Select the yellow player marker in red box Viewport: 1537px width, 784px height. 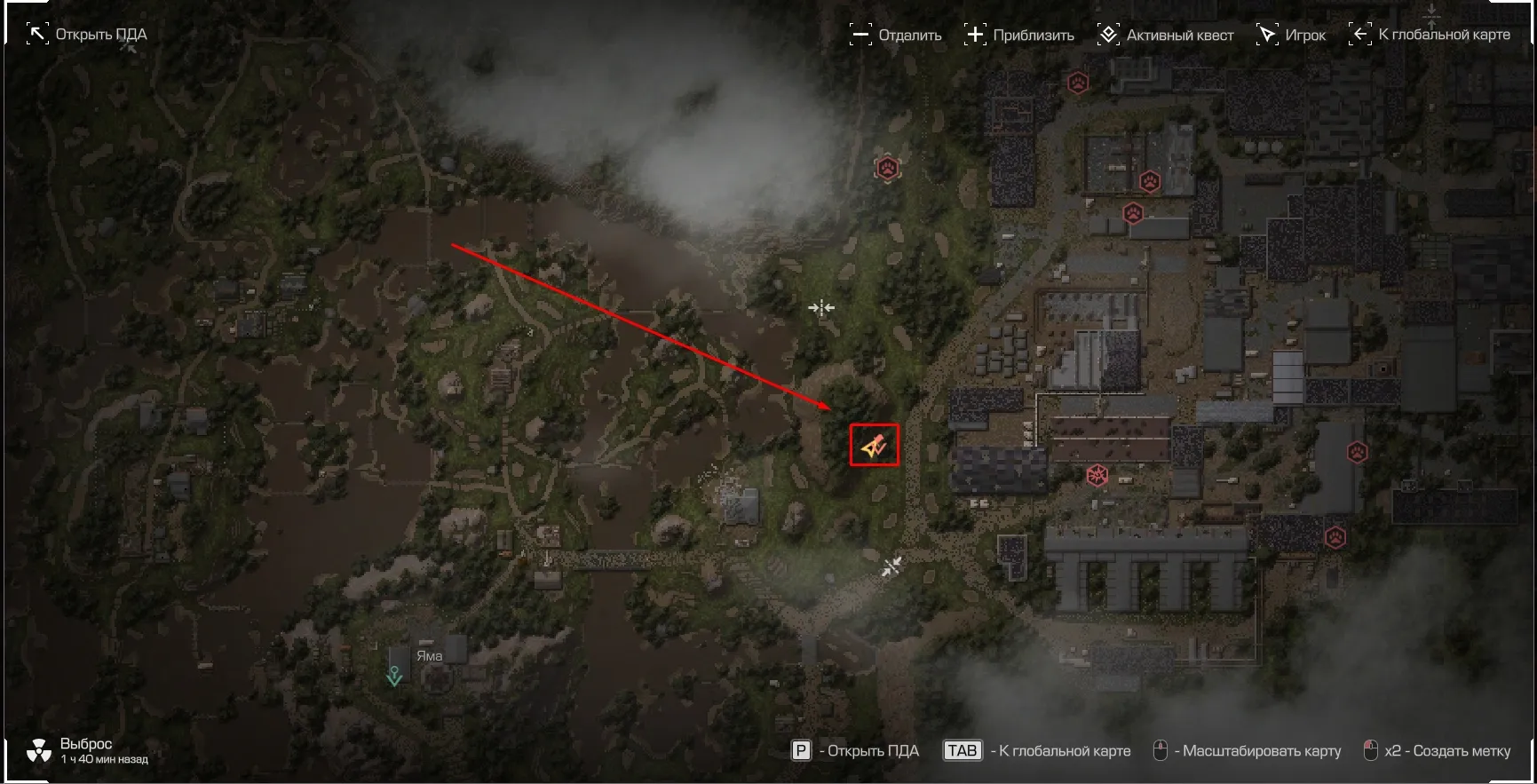pyautogui.click(x=874, y=445)
